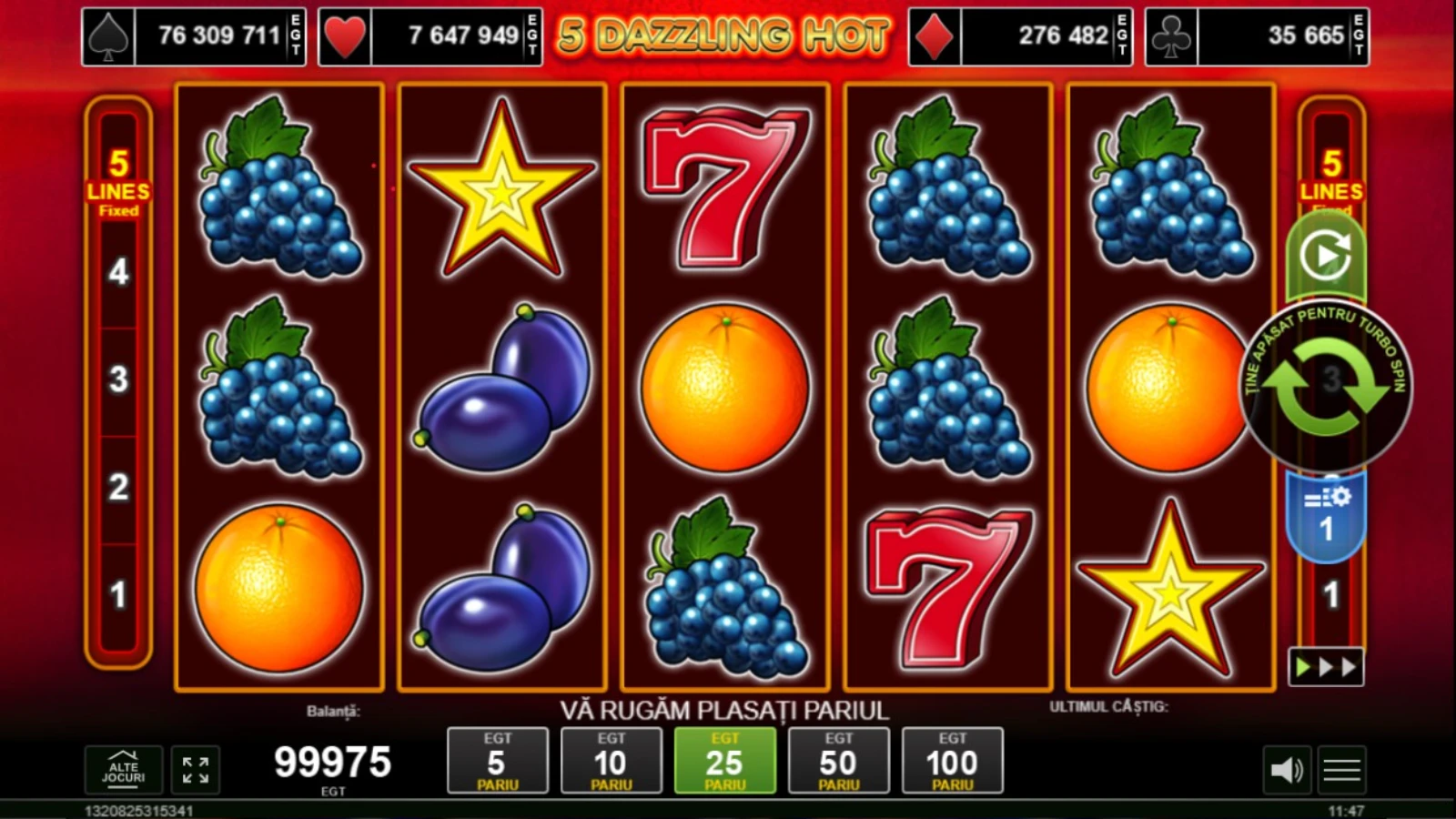
Task: Open the ALTE JOCURI games menu
Action: (x=123, y=769)
